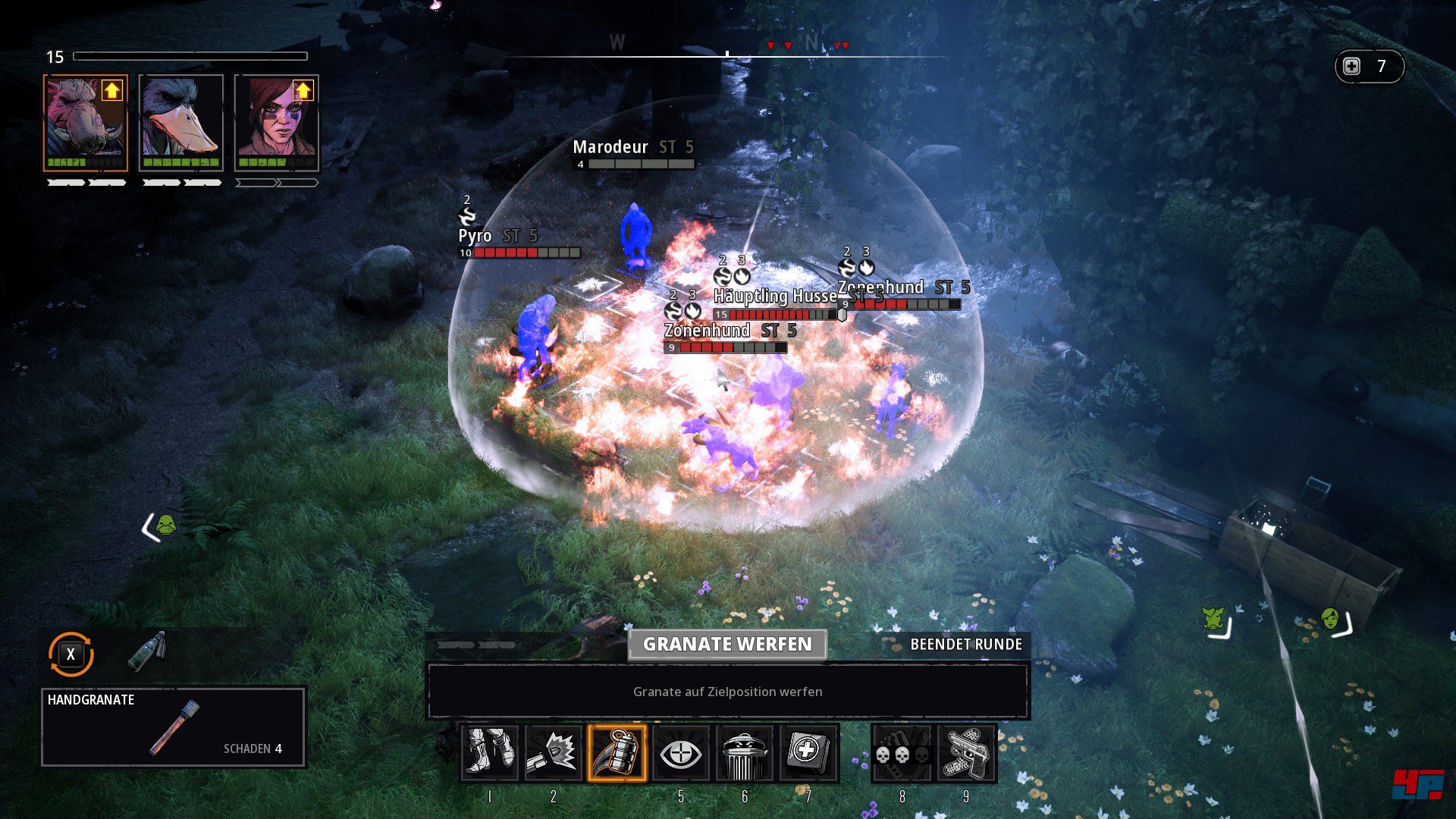Open level-up arrow on boar portrait
Screen dimensions: 1456x819
[x=112, y=91]
